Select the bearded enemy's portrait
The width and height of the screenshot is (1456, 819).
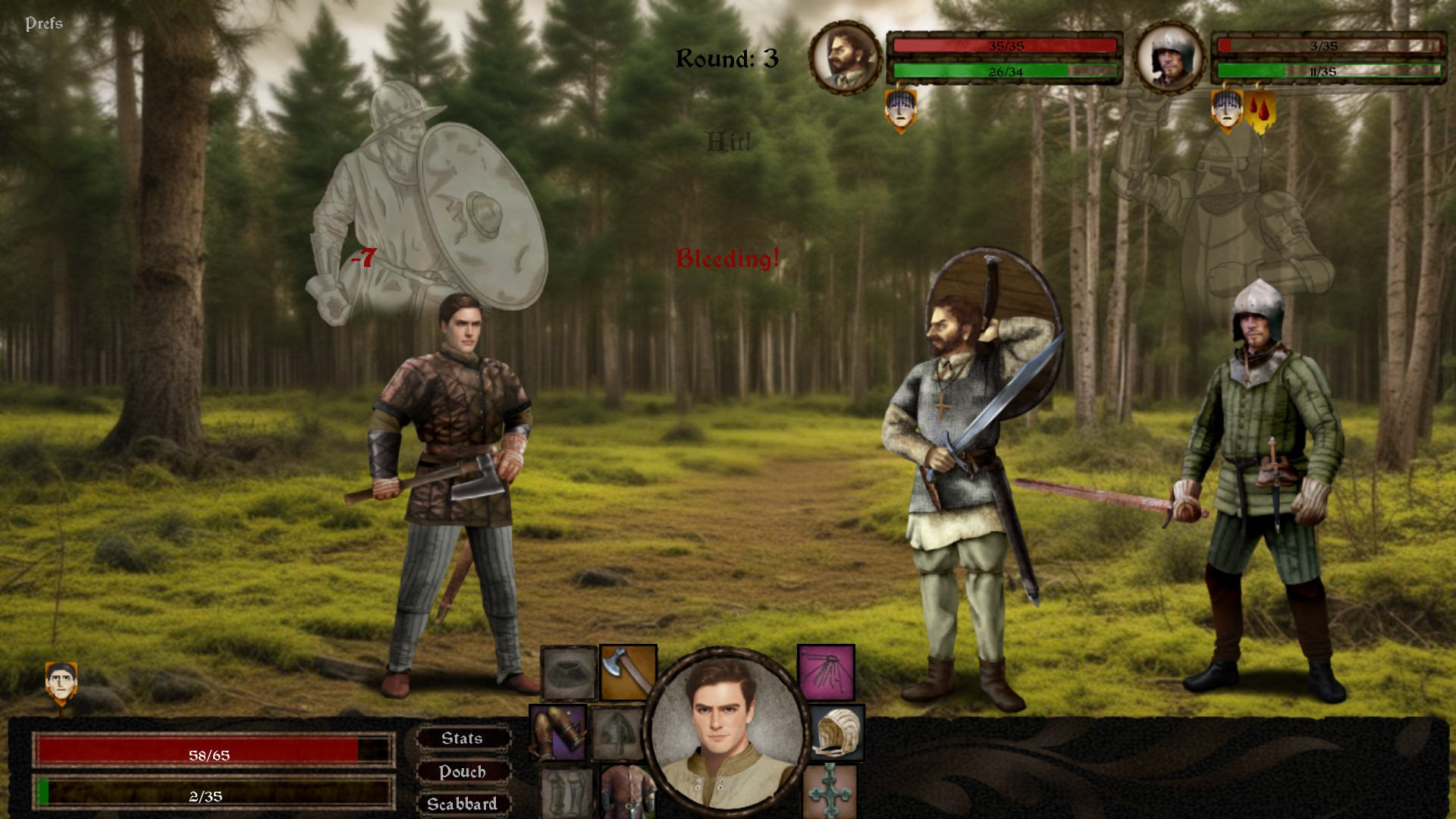tap(845, 58)
